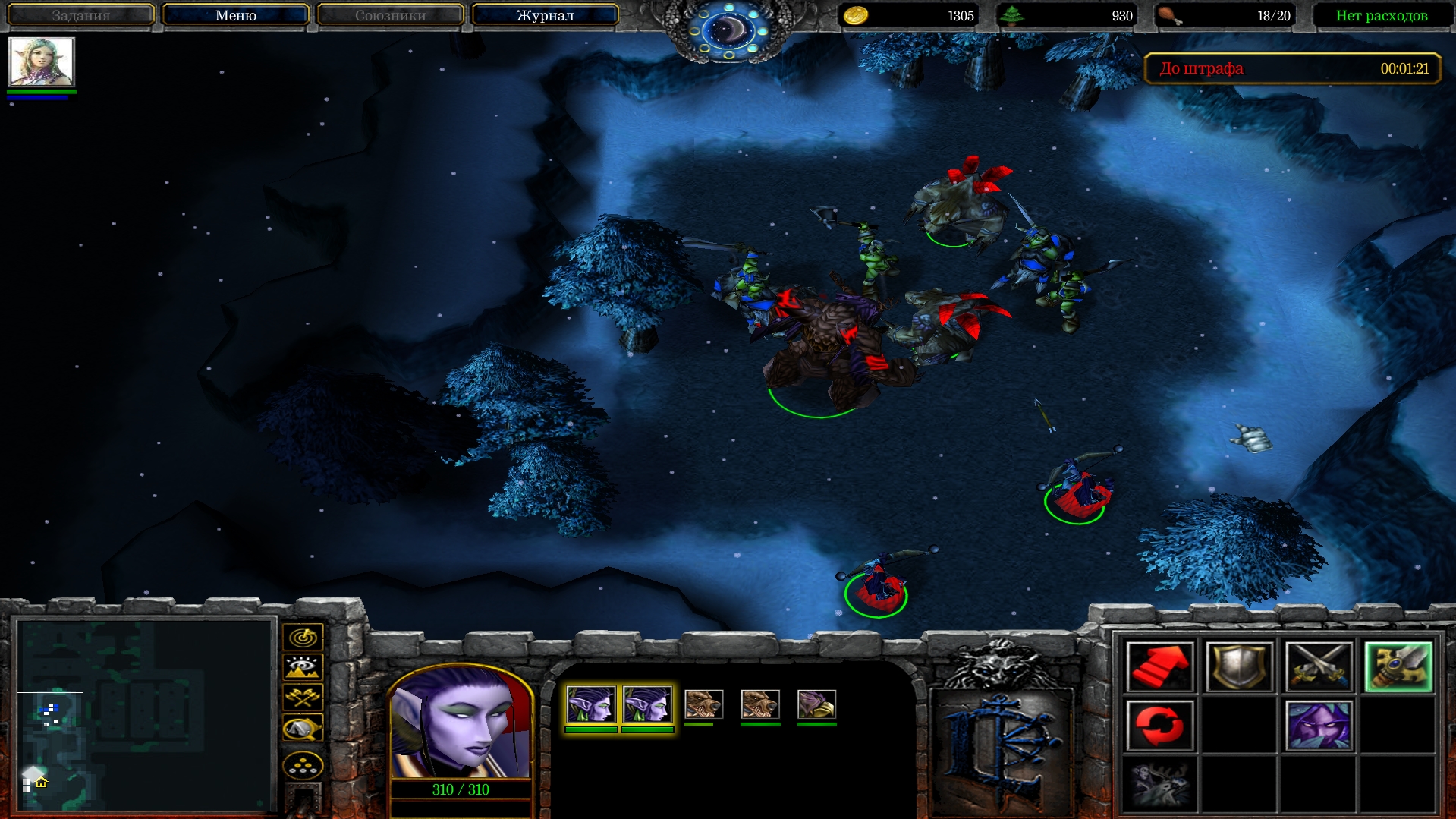Select the hero icon below the top menu

(x=42, y=62)
